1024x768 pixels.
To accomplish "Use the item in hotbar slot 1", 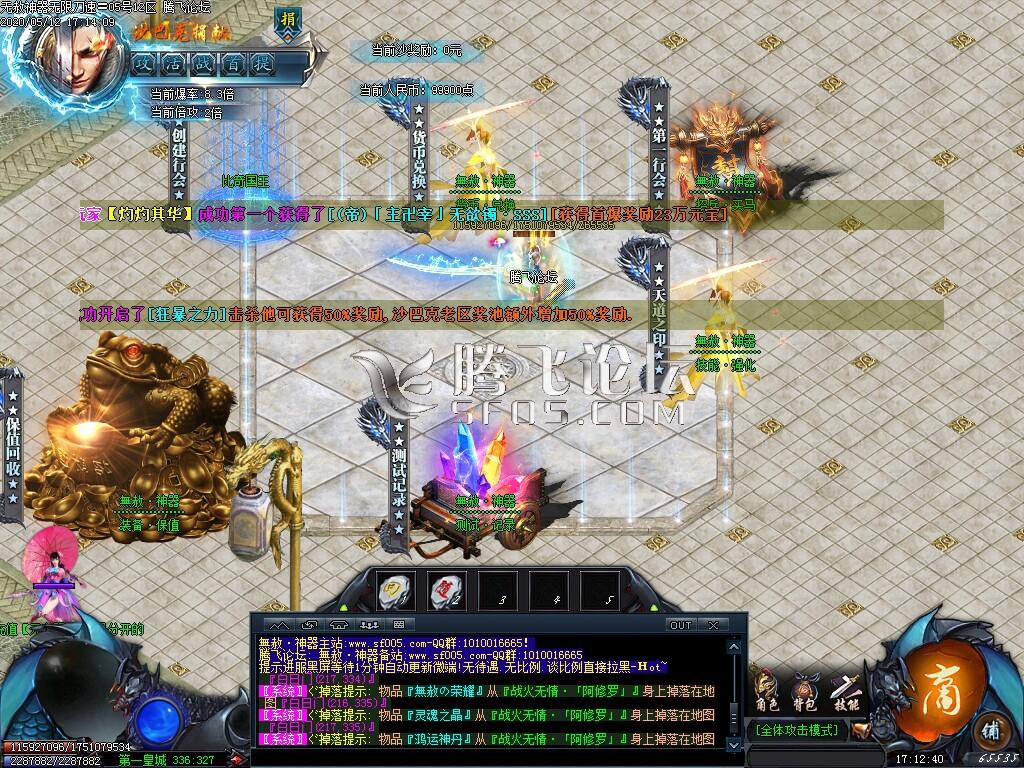I will [x=395, y=590].
